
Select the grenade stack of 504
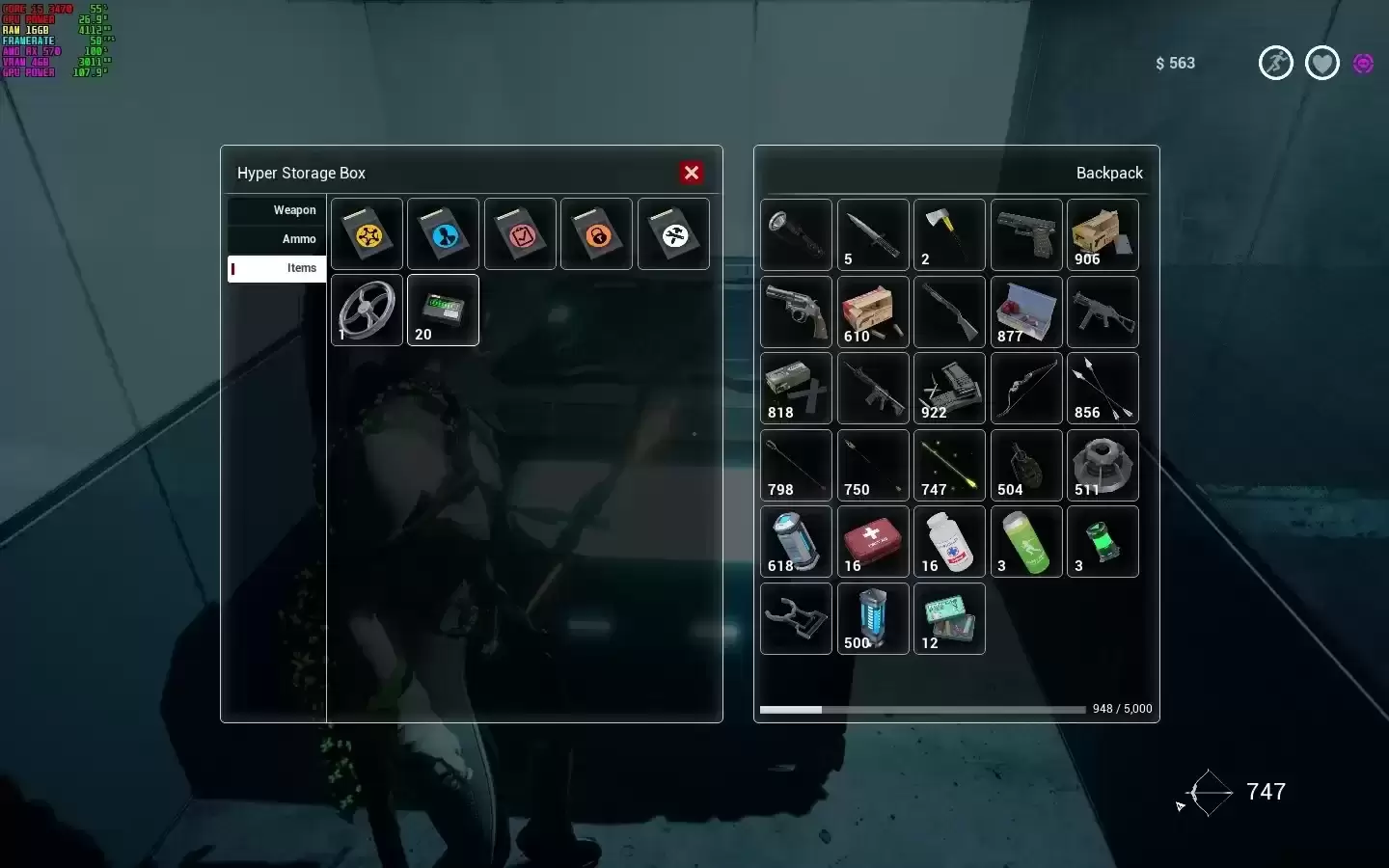coord(1026,466)
